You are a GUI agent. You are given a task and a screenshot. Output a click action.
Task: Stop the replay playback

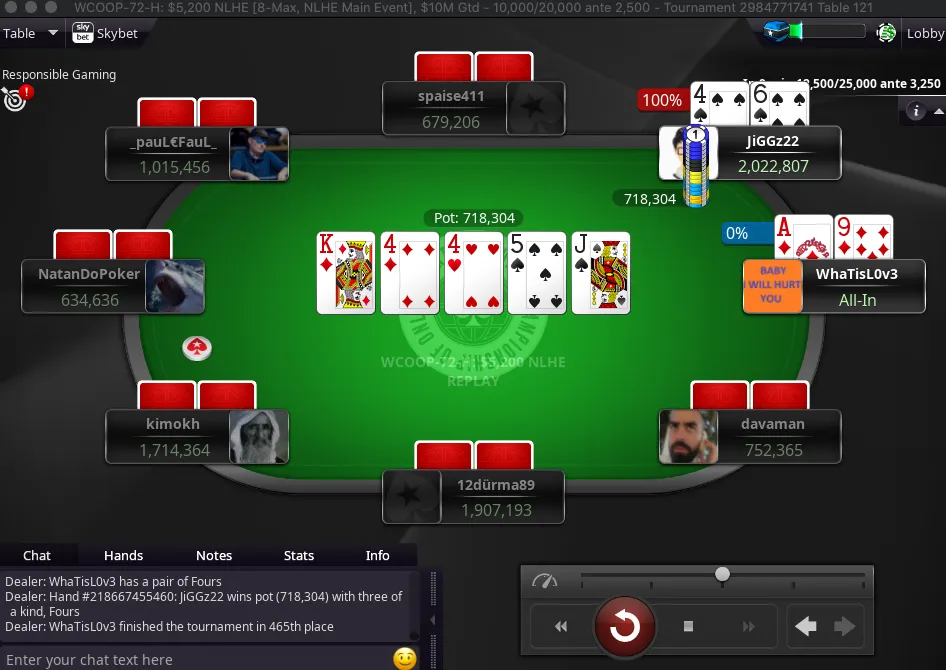[688, 627]
